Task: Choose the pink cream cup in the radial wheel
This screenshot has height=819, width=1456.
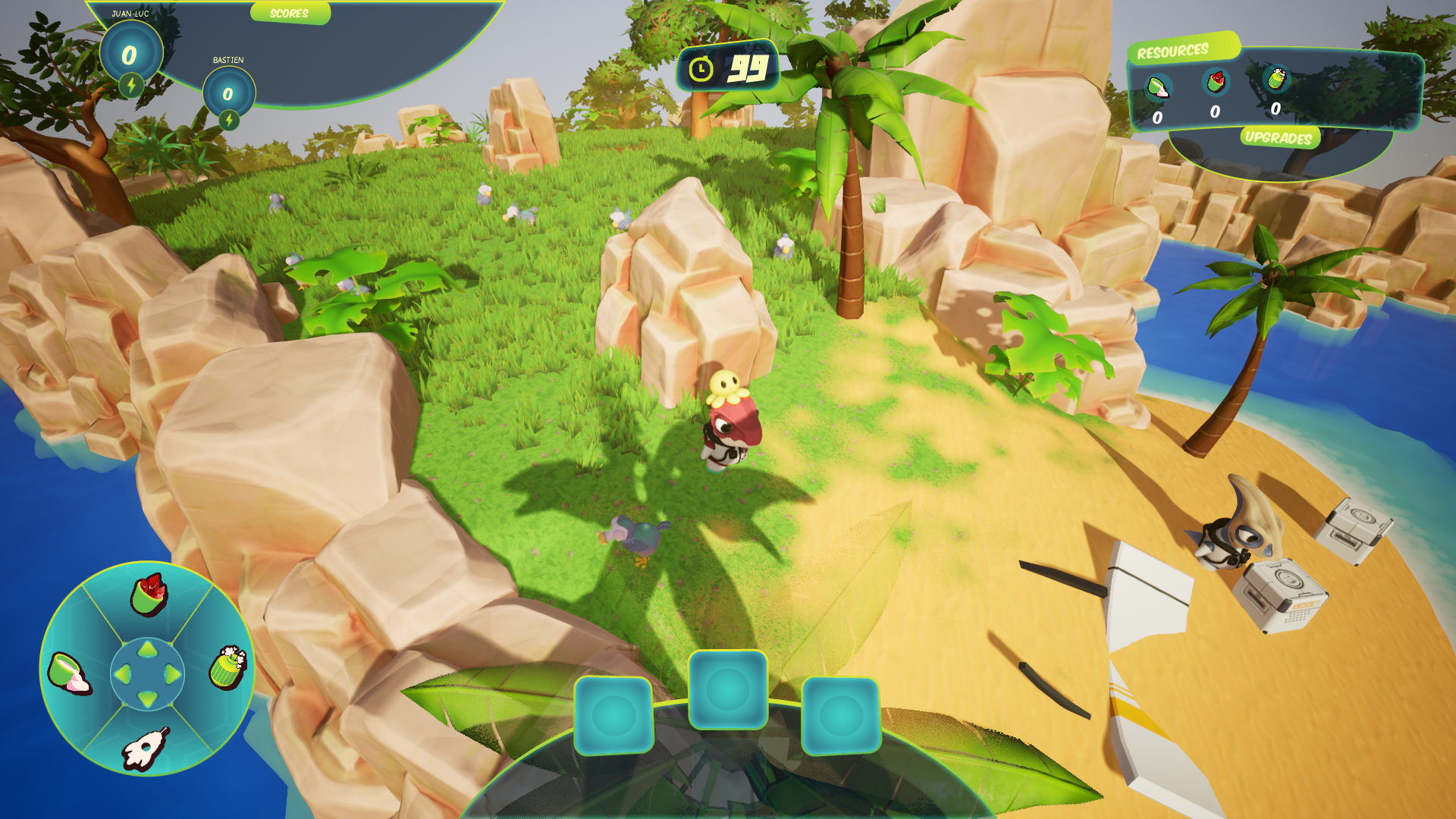Action: click(68, 673)
